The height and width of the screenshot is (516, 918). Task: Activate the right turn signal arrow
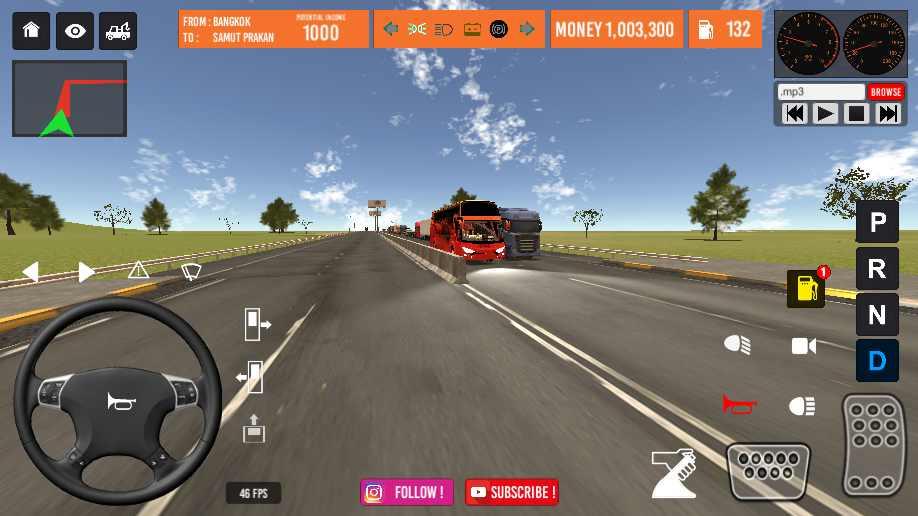(87, 271)
